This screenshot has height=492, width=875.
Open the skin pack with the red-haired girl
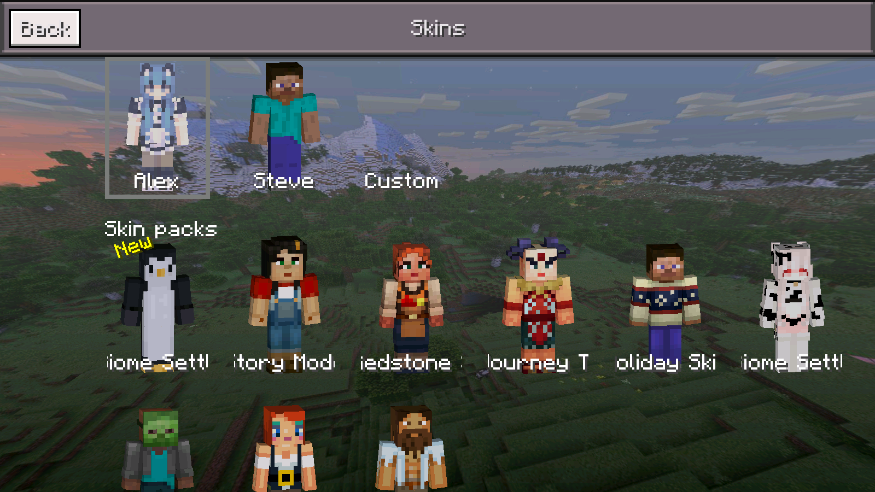point(284,450)
